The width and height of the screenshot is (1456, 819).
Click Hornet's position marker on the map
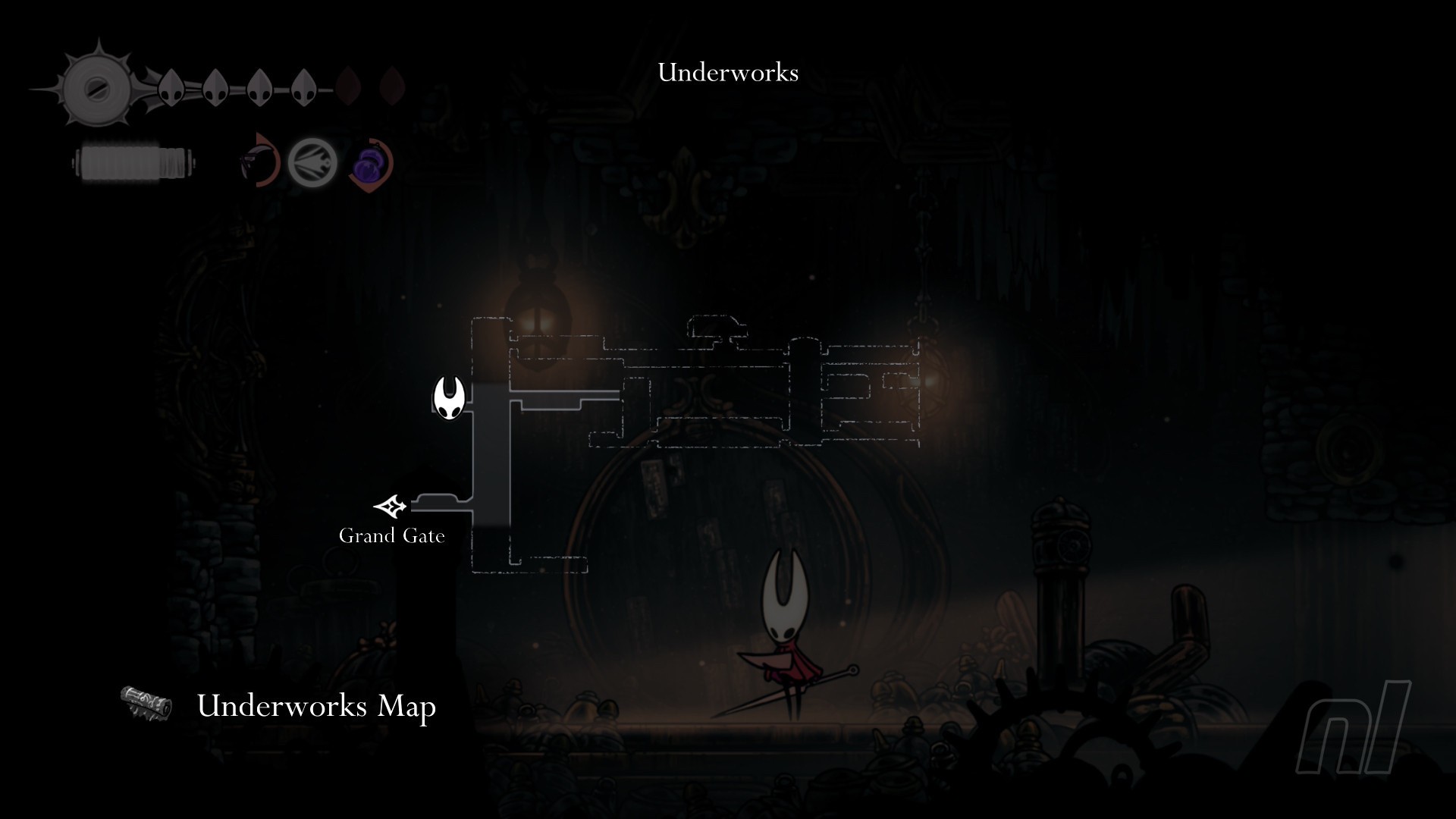point(449,397)
